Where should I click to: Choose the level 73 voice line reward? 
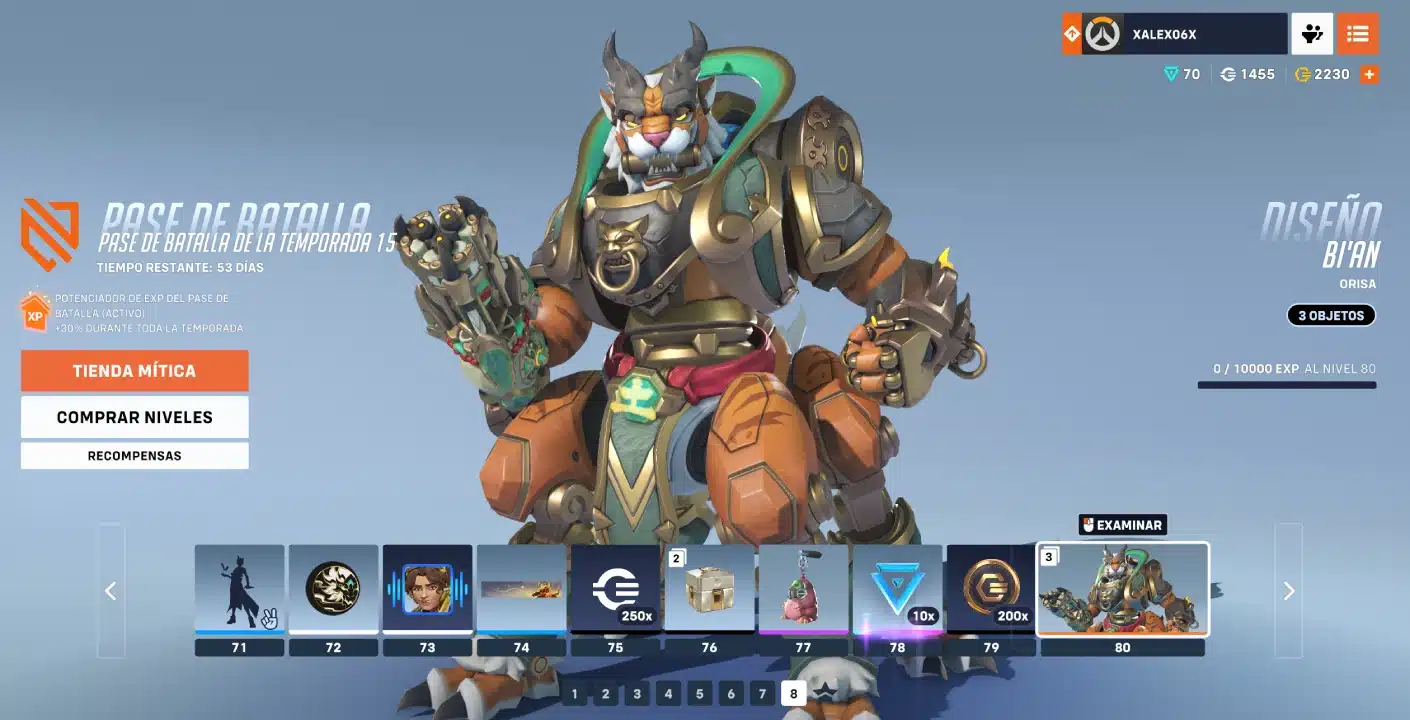tap(427, 589)
